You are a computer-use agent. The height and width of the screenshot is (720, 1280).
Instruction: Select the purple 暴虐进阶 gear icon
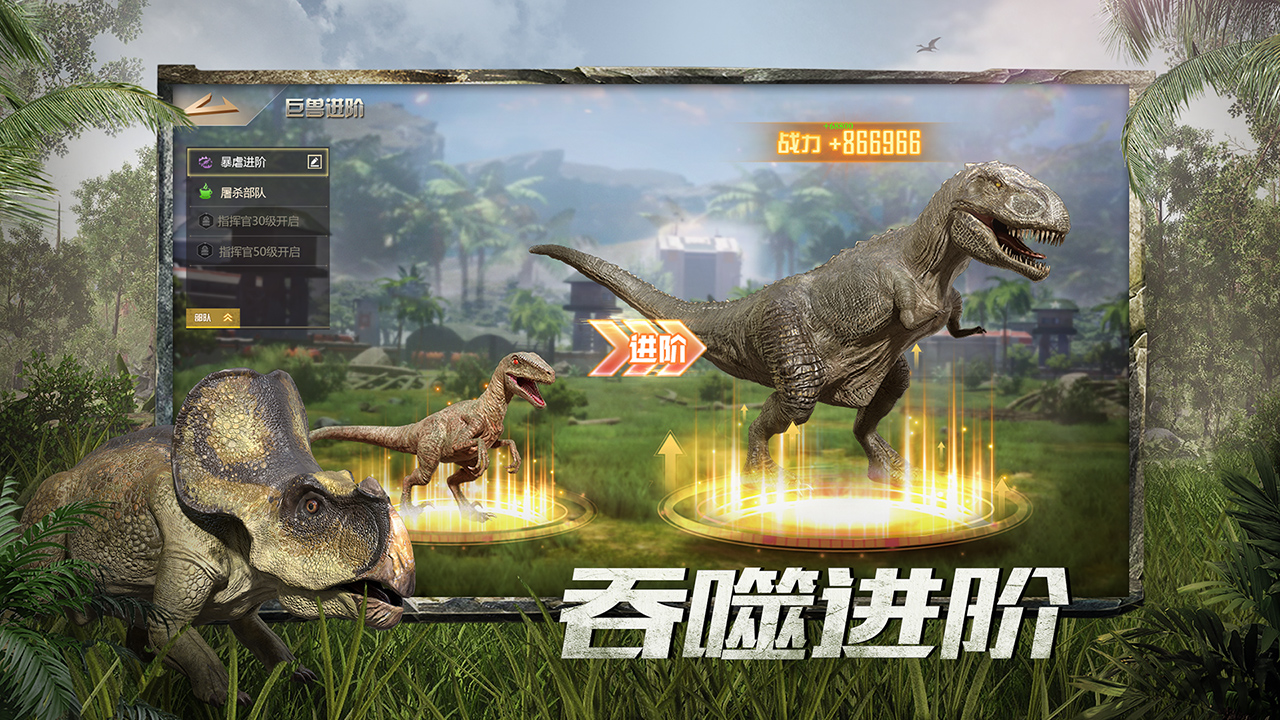[204, 161]
